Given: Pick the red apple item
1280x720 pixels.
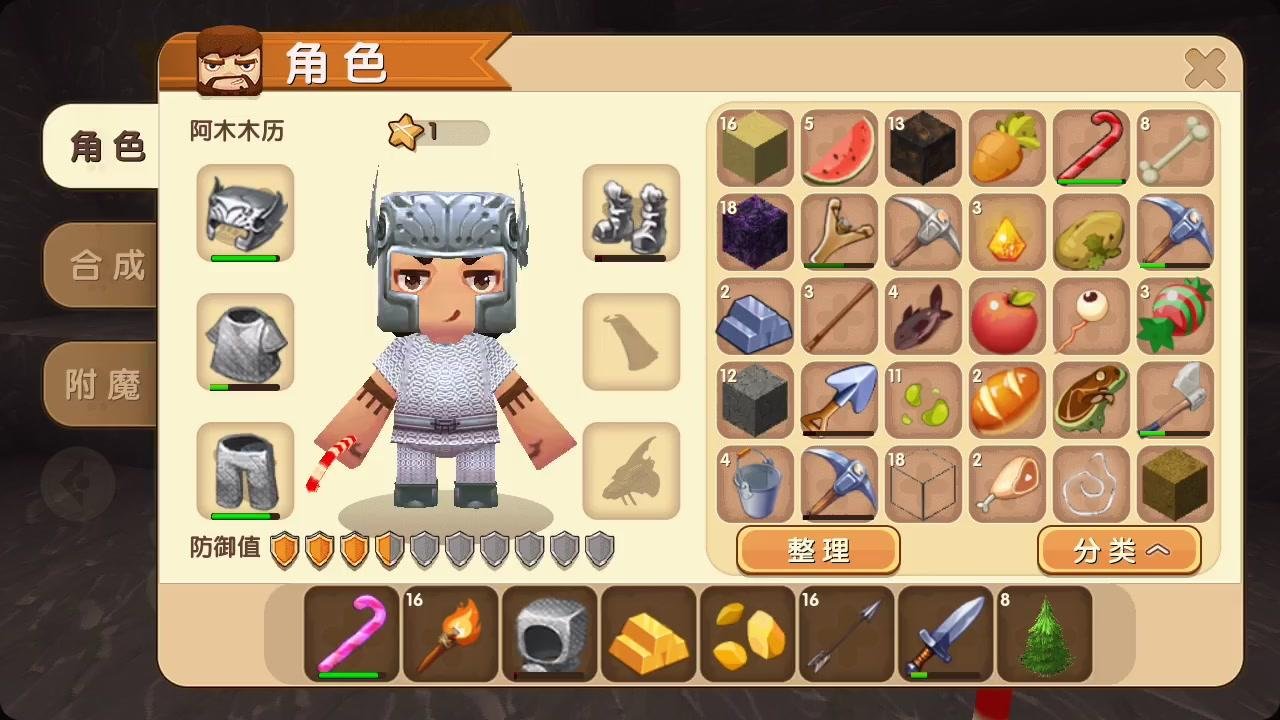Looking at the screenshot, I should [1007, 318].
